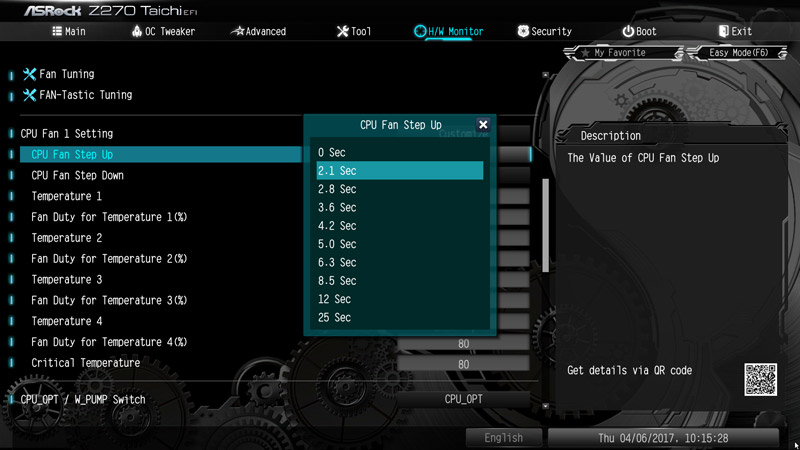Screen dimensions: 800x450
Task: Pick the 5.0 Sec option
Action: (x=400, y=244)
